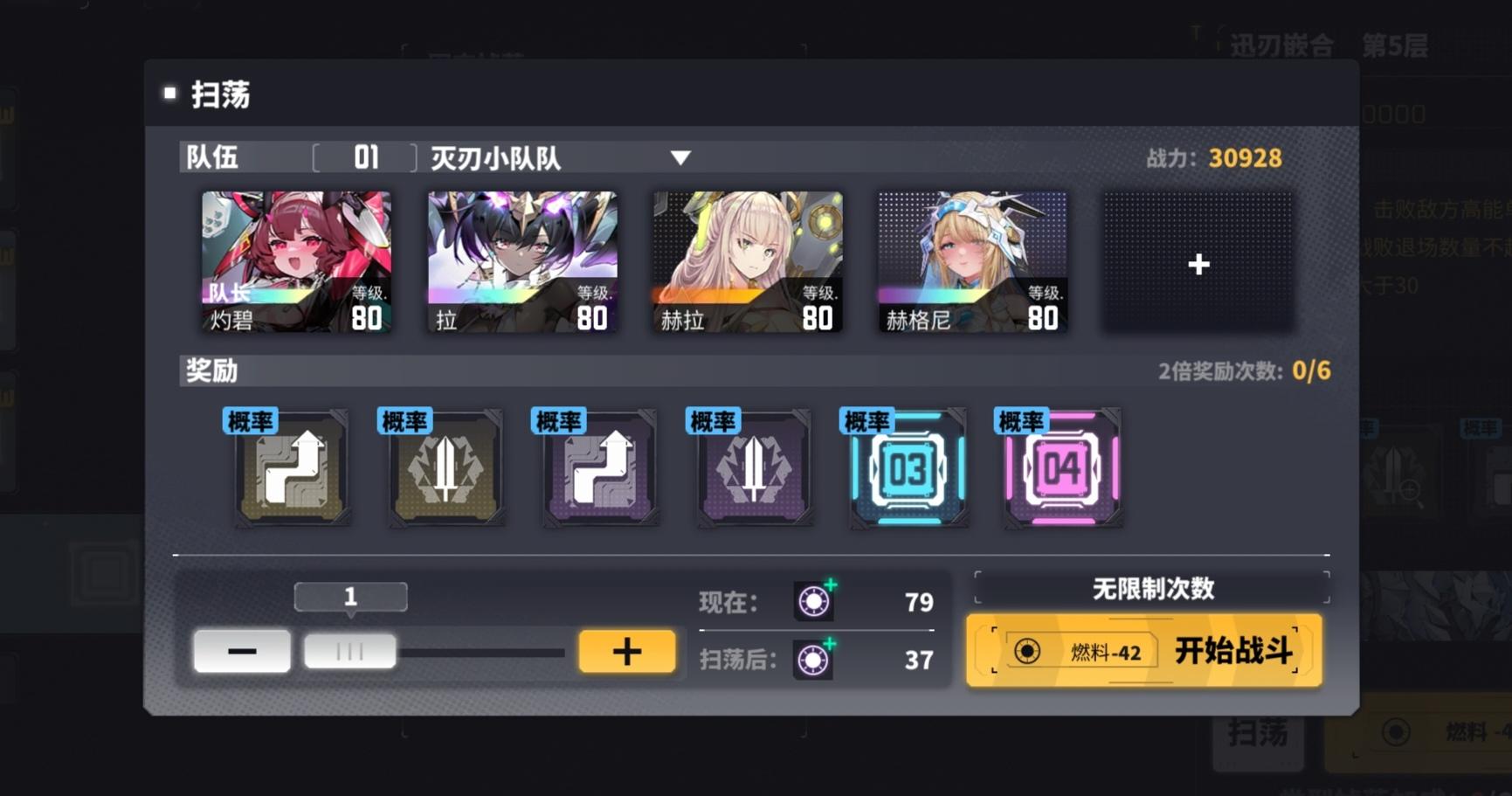Click the fuel icon beside 扫荡后
The width and height of the screenshot is (1512, 796).
point(814,660)
